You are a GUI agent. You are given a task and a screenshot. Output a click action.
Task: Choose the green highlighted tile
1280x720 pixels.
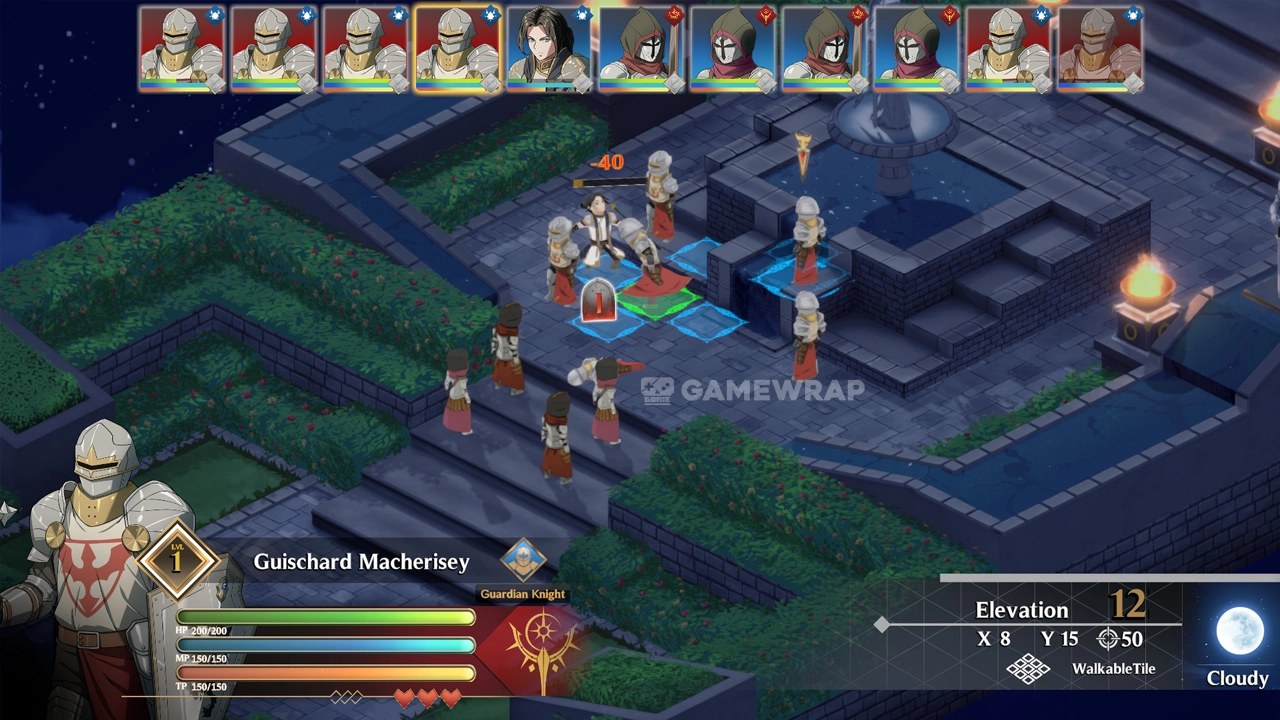coord(657,300)
